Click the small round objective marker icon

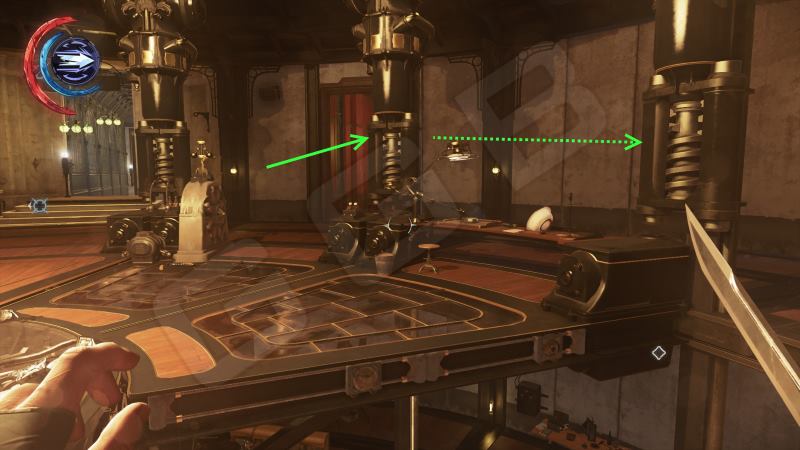click(39, 206)
